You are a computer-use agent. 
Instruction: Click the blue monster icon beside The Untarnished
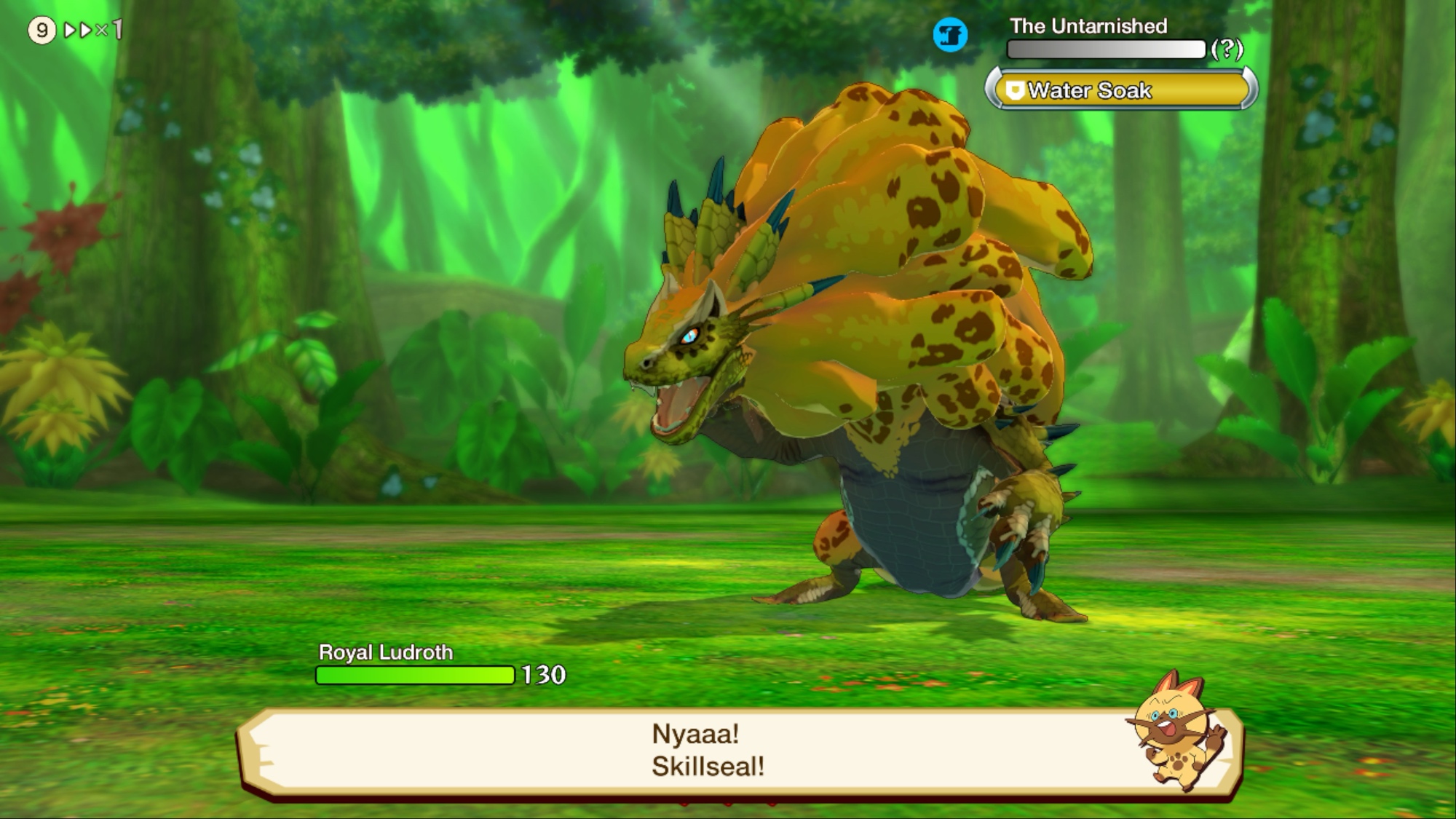950,35
